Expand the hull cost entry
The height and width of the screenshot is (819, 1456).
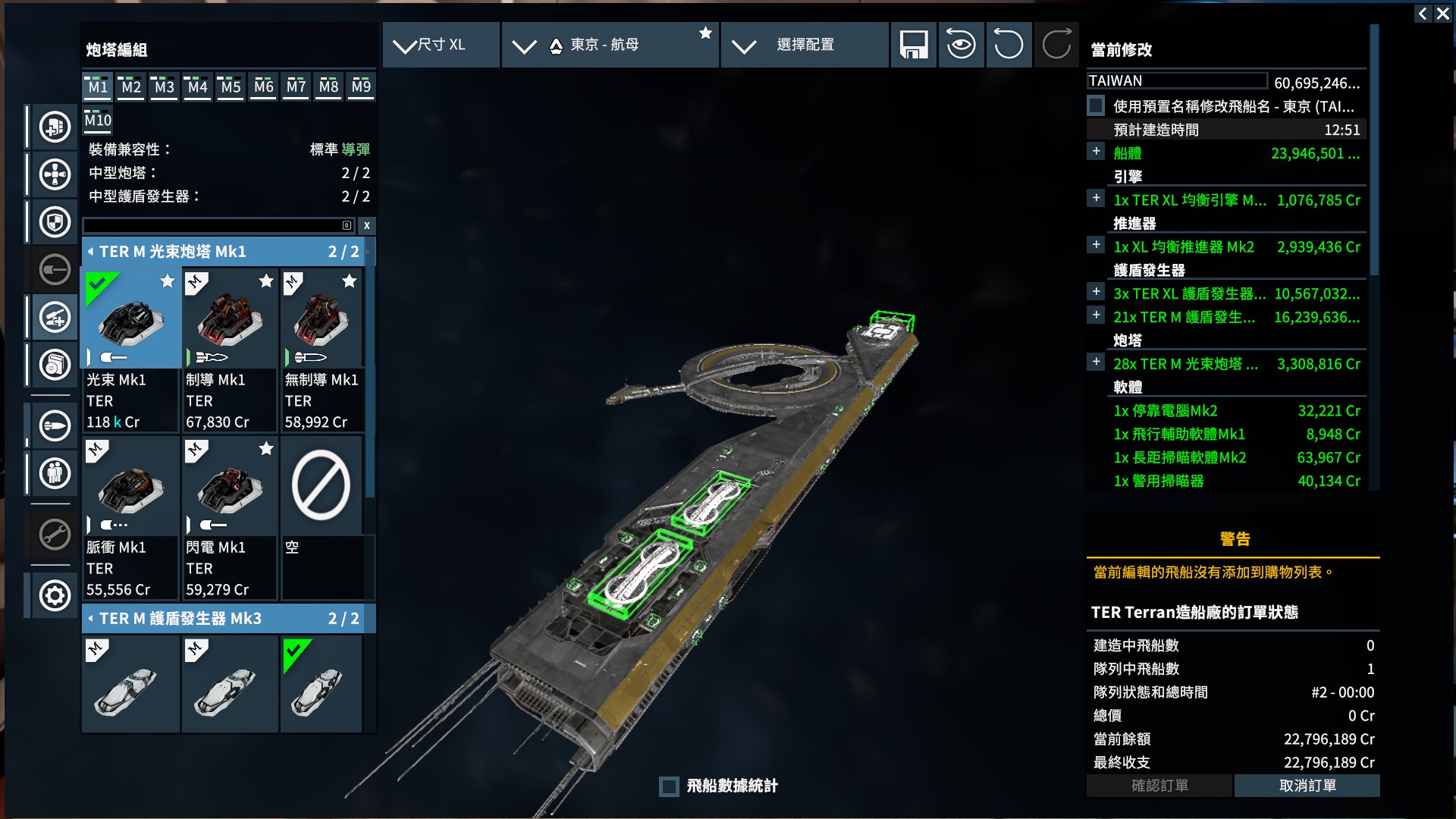(x=1097, y=152)
